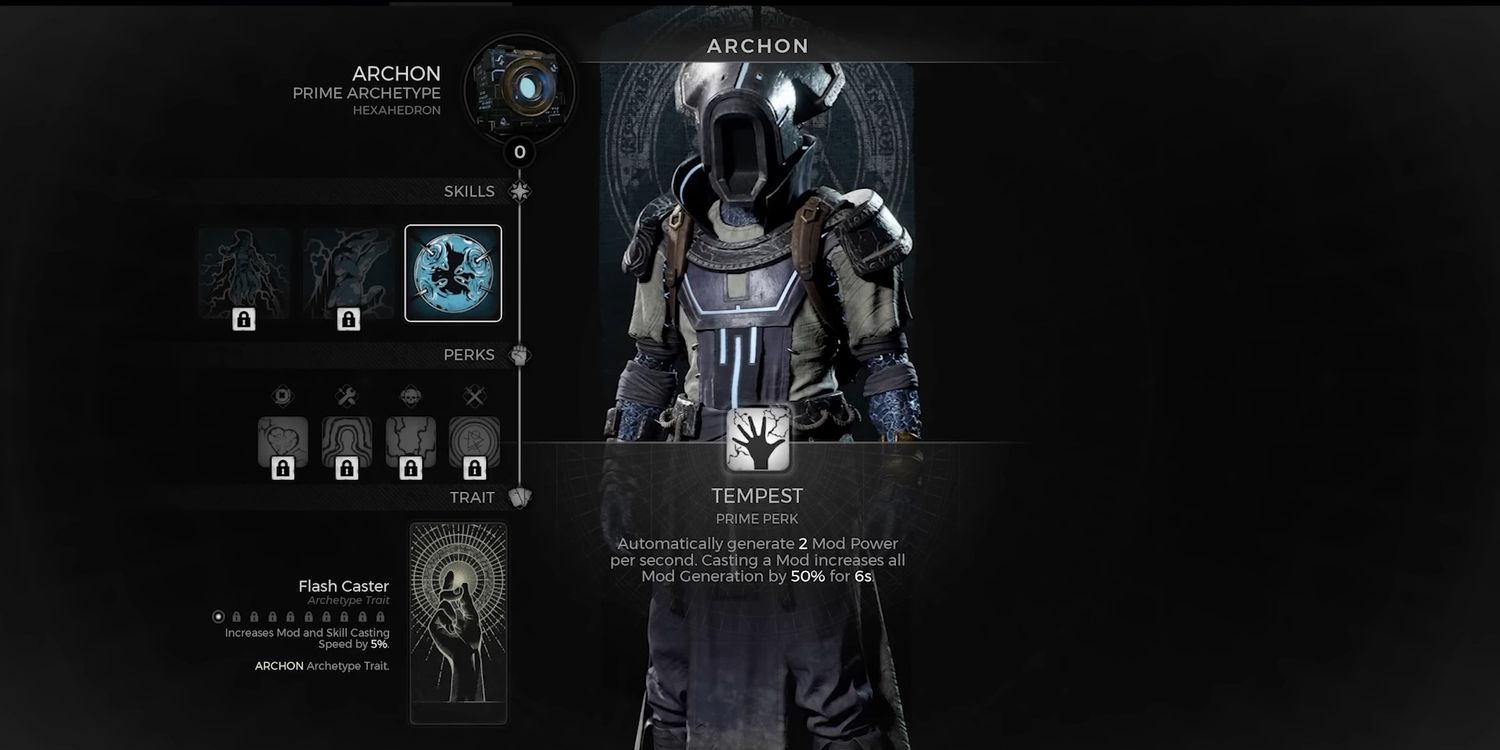
Task: Click the Tempest prime perk icon
Action: tap(758, 438)
